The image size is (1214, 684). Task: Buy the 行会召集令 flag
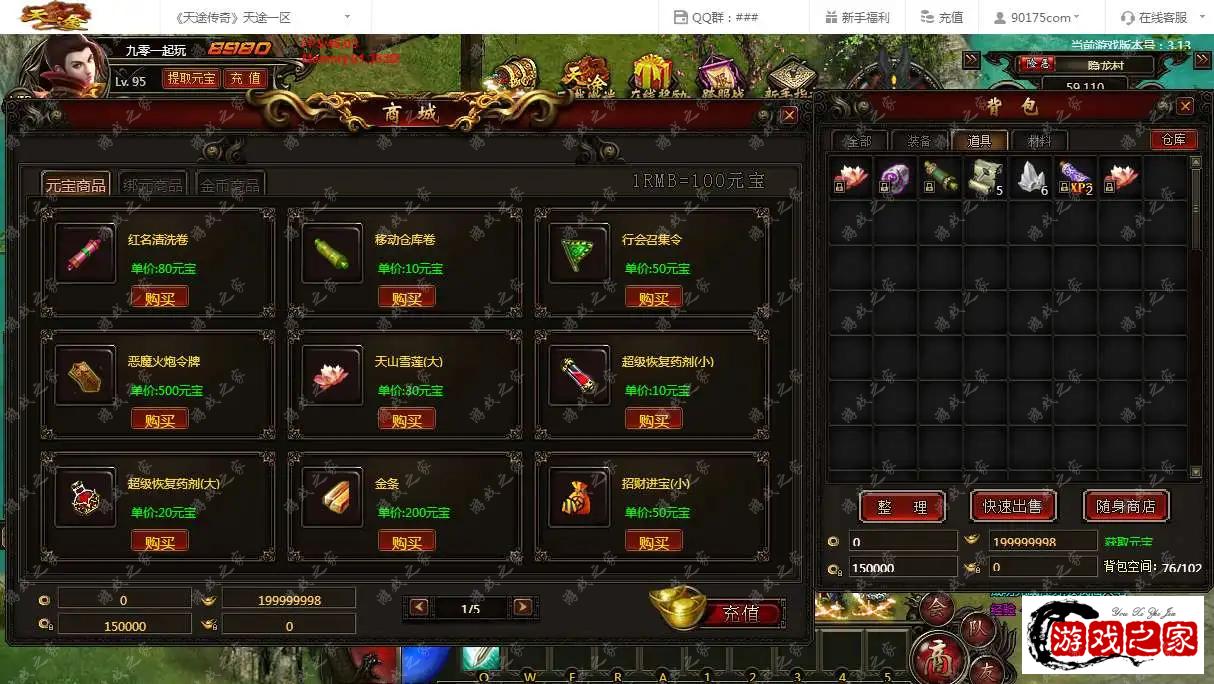(653, 298)
